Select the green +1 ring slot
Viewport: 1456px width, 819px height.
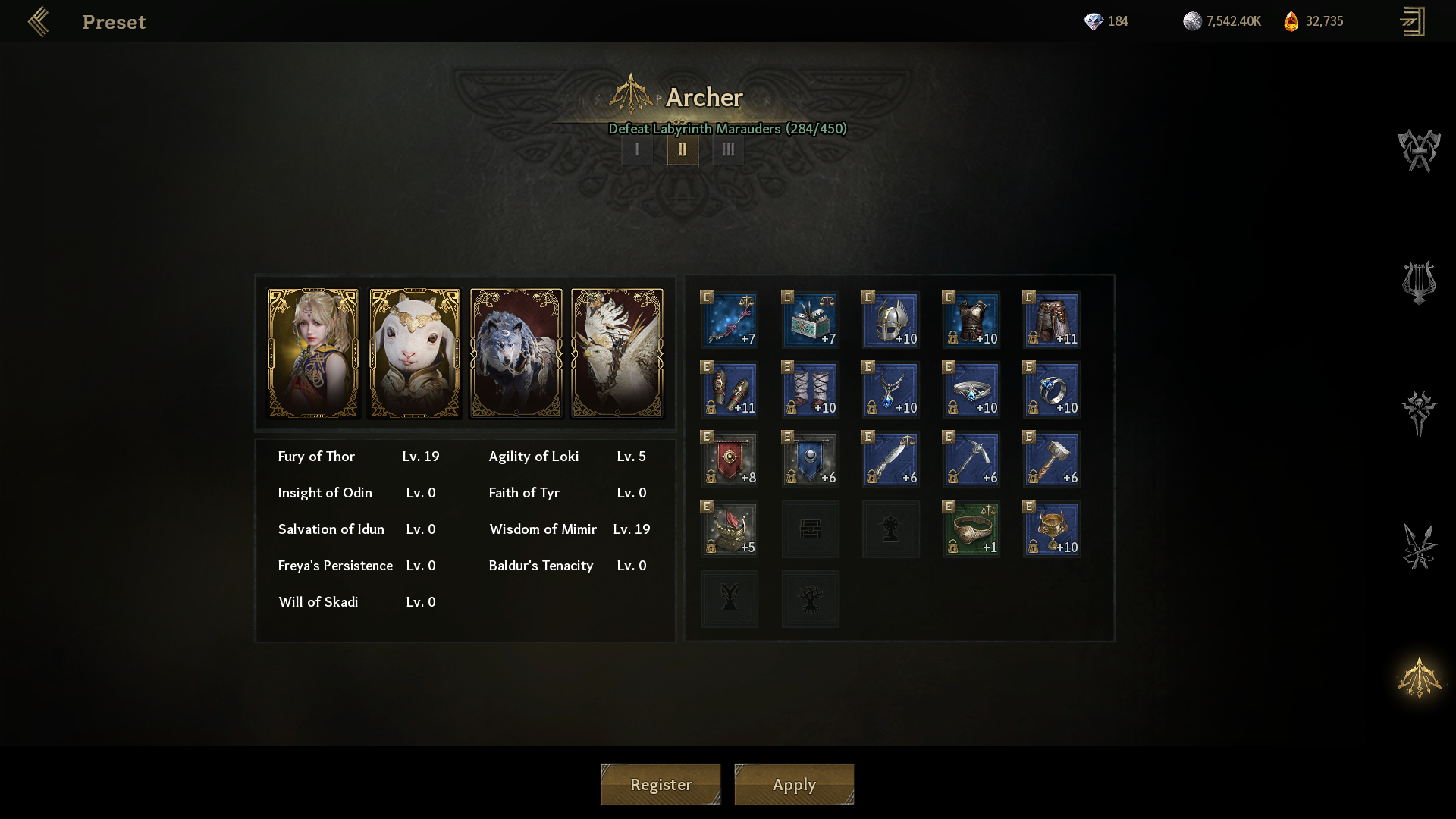[971, 529]
